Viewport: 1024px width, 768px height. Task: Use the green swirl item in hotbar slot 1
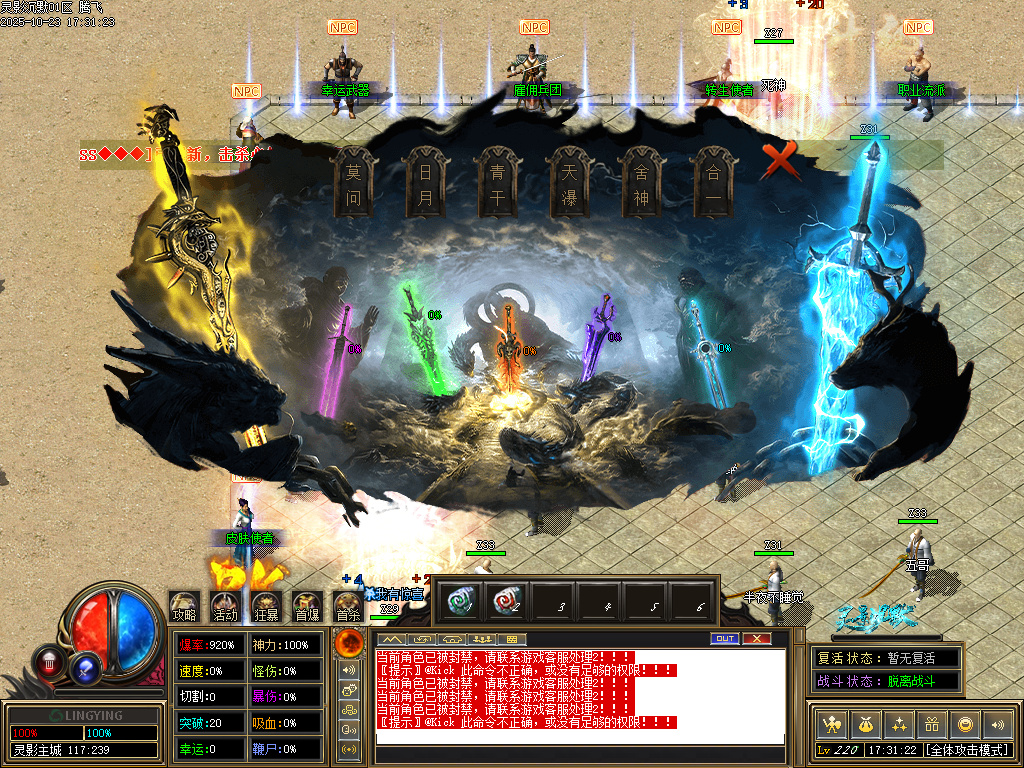tap(461, 602)
